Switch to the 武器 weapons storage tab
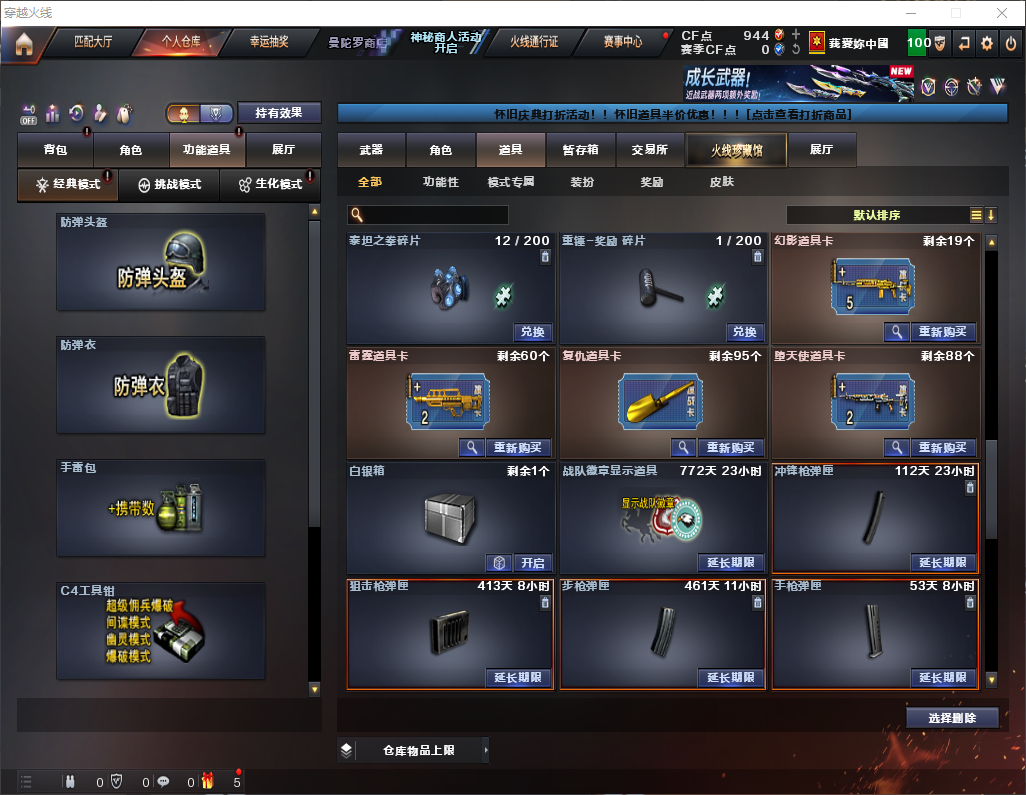1026x795 pixels. [371, 150]
